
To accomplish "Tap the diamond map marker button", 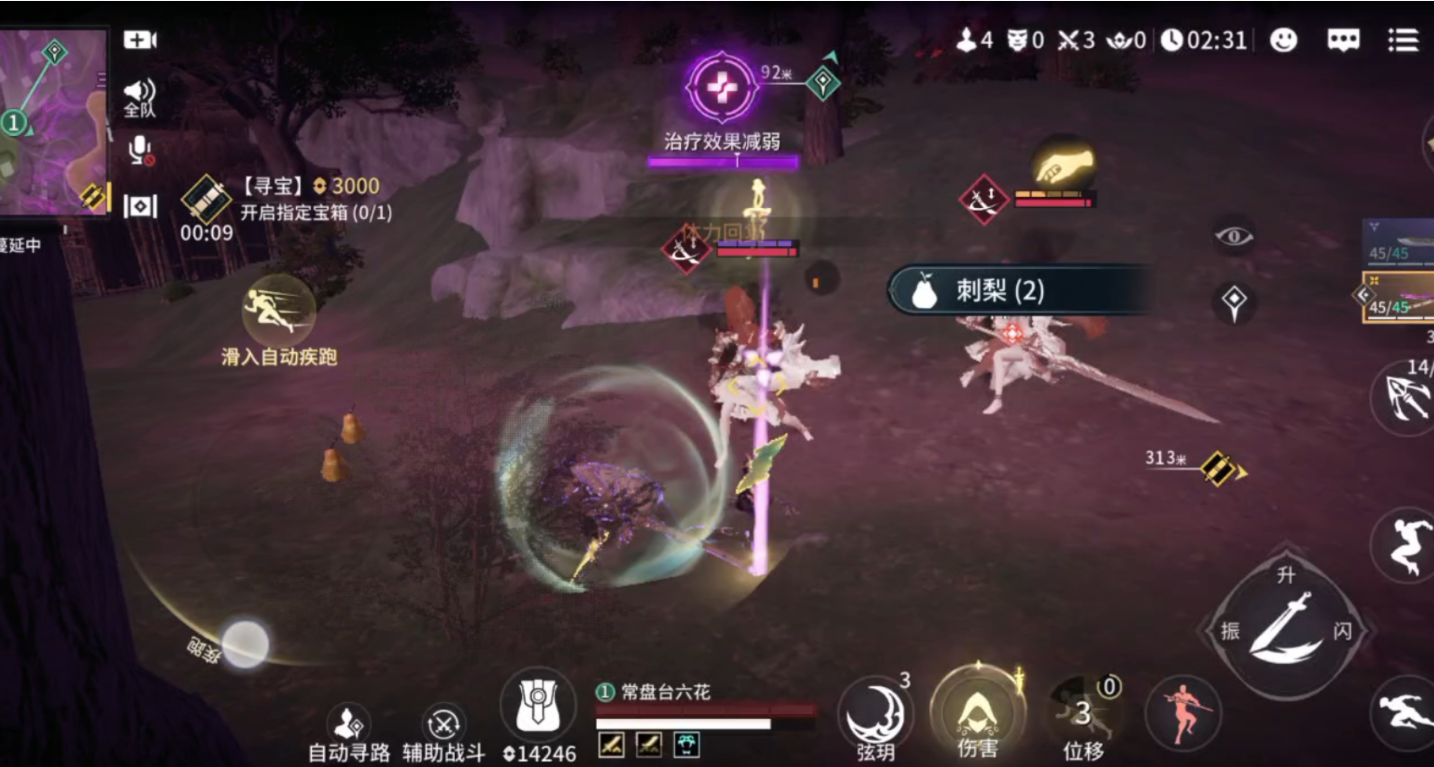I will (x=1234, y=302).
